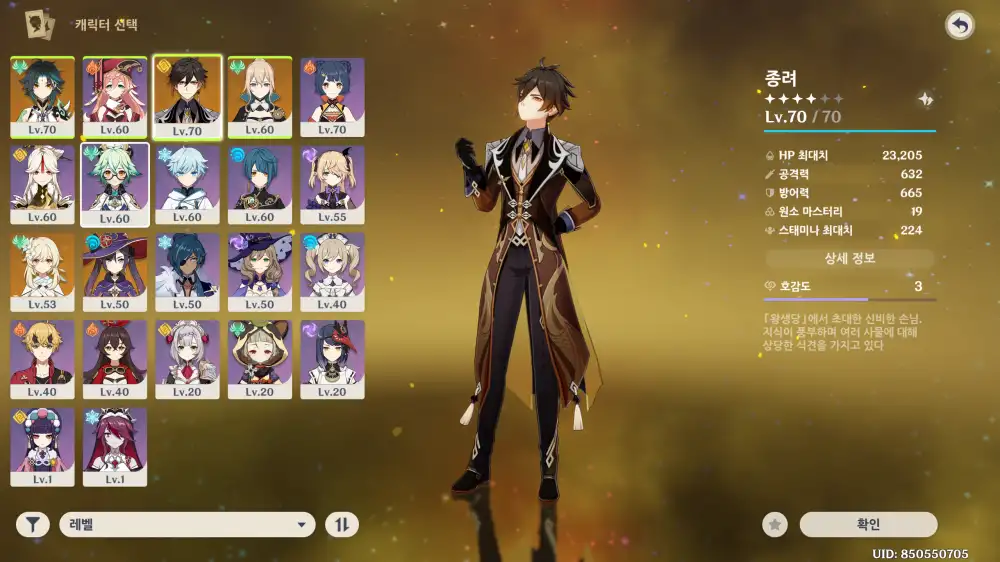
Task: Select Barbara's Lv.40 portrait
Action: pyautogui.click(x=333, y=271)
